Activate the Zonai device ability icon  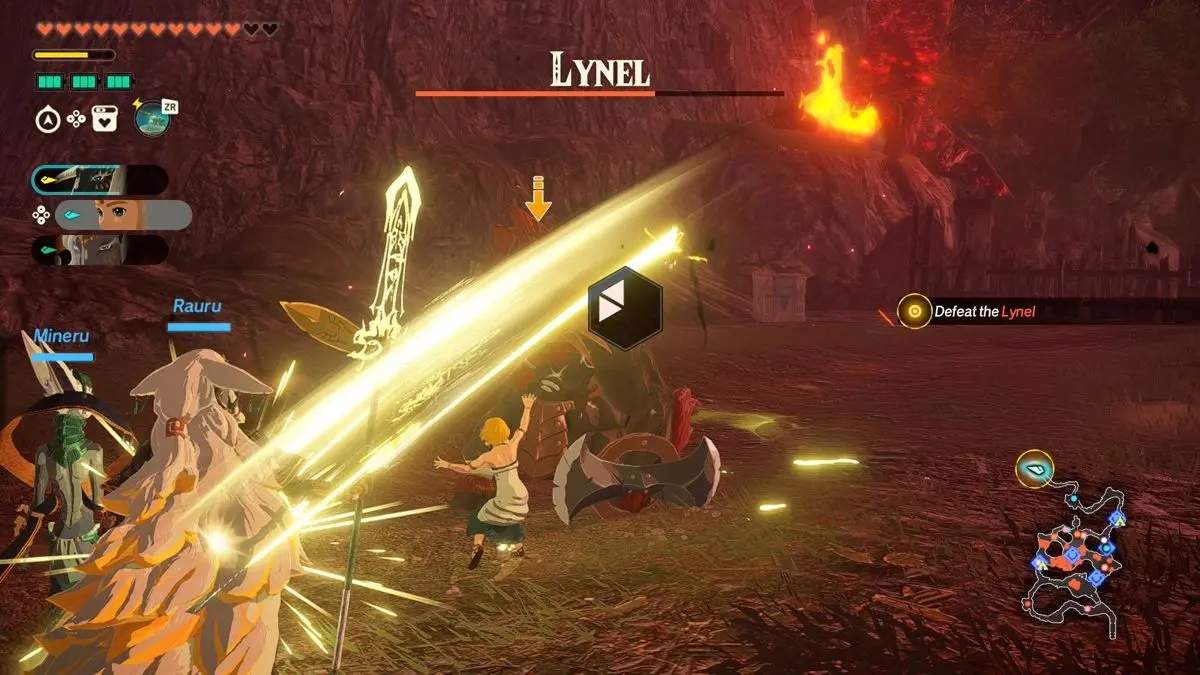pos(152,119)
